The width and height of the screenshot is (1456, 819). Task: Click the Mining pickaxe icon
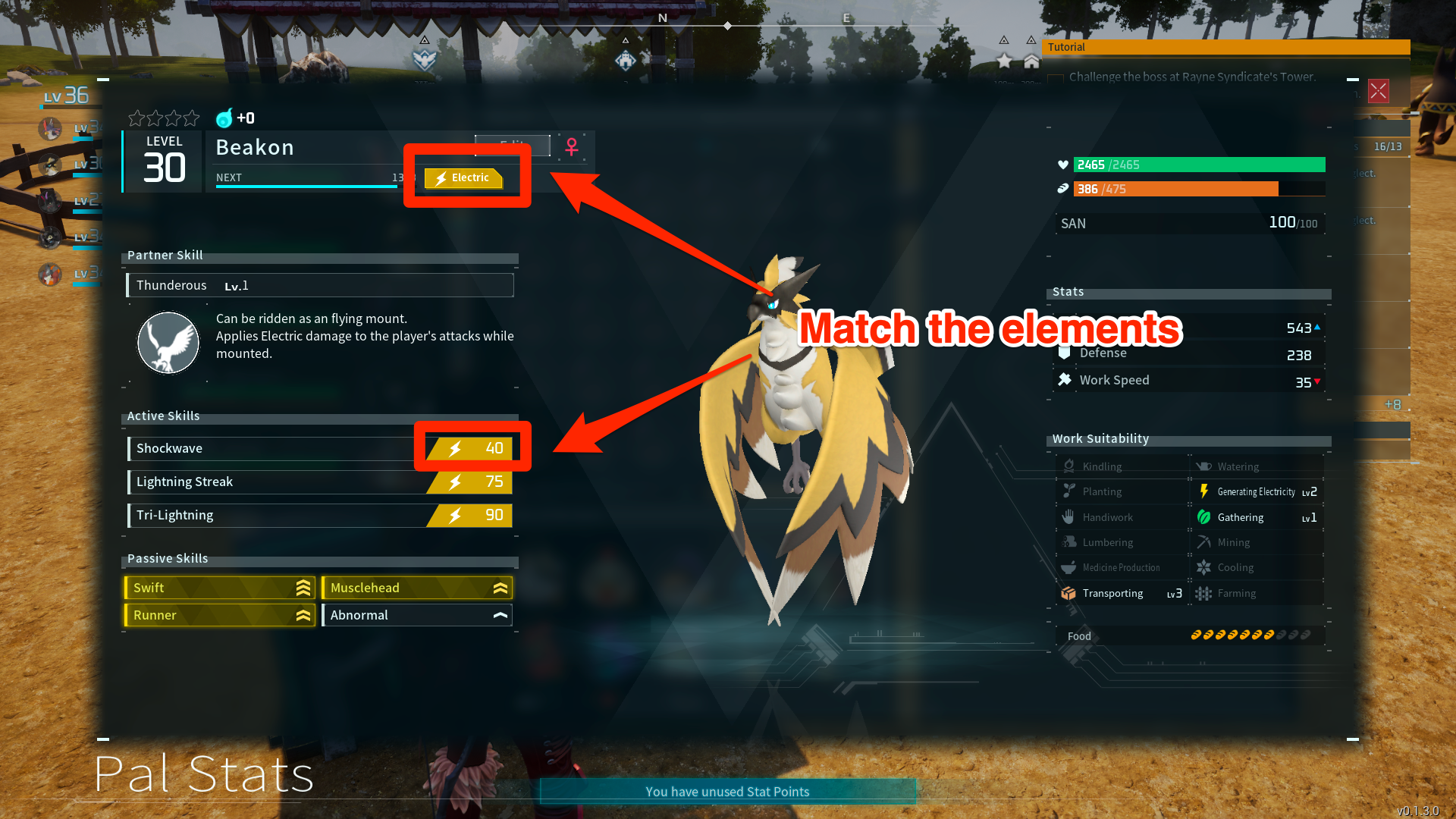pos(1205,542)
